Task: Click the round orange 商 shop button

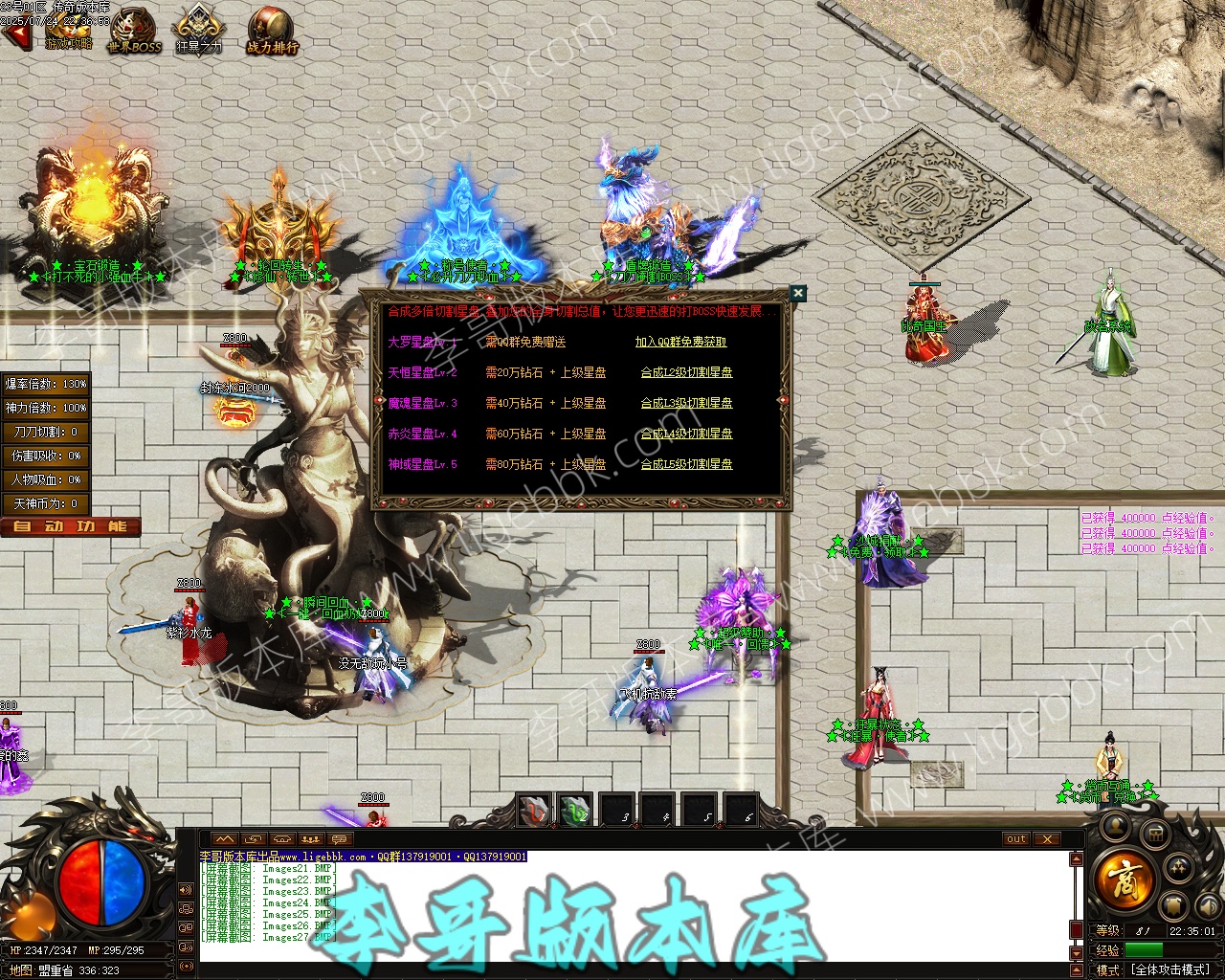Action: click(x=1124, y=878)
